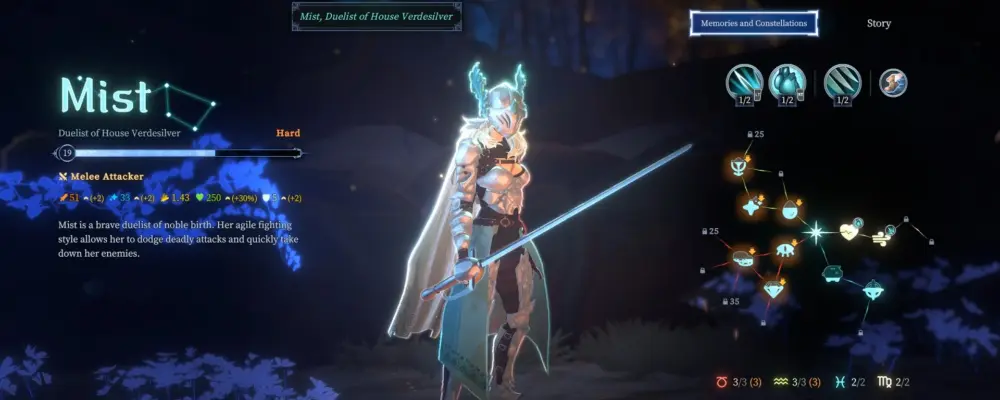Image resolution: width=1000 pixels, height=400 pixels.
Task: Select the eye constellation node
Action: point(786,249)
